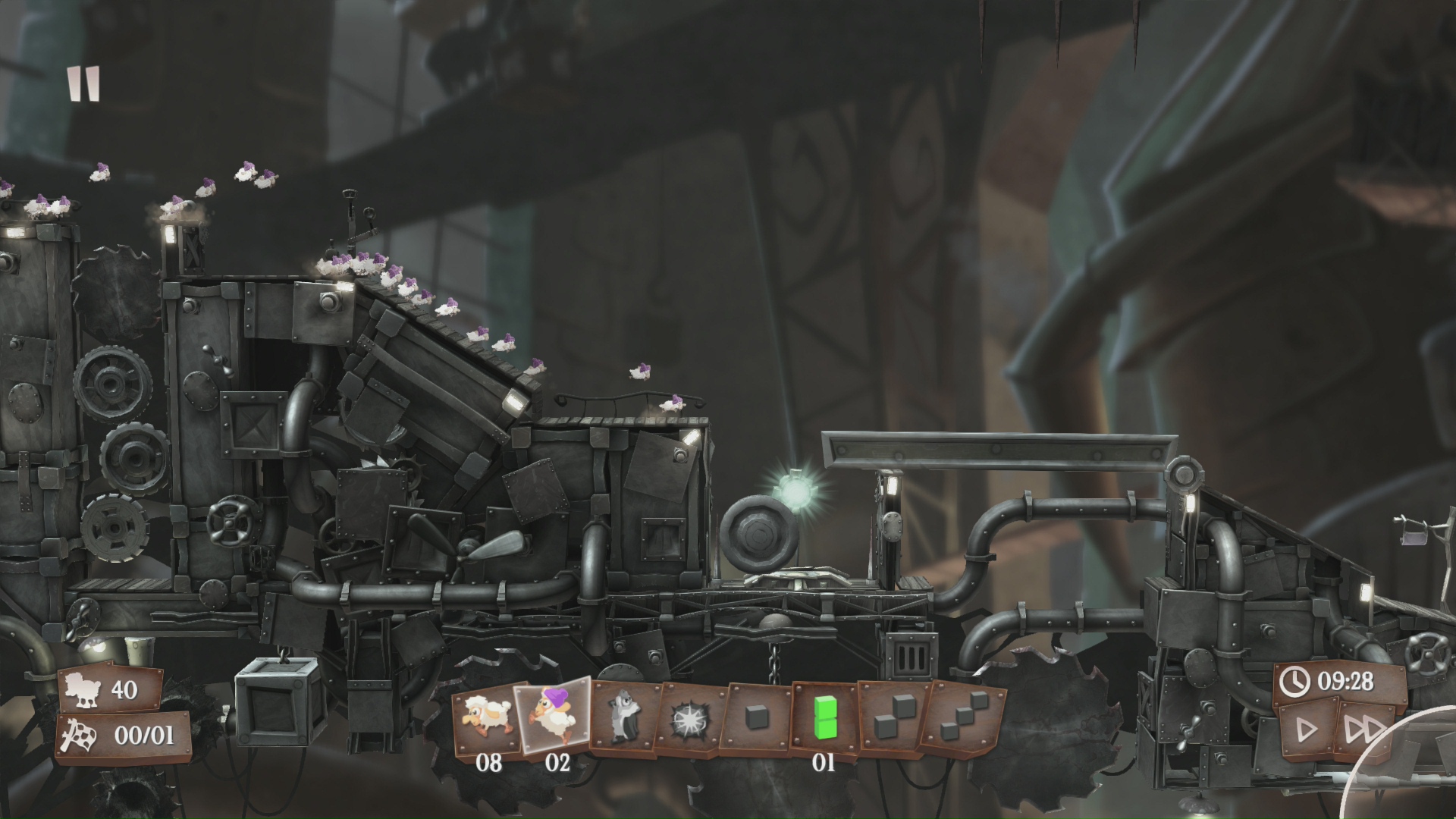Pick the single grey block tool
Screen dimensions: 1456x819
pos(757,718)
